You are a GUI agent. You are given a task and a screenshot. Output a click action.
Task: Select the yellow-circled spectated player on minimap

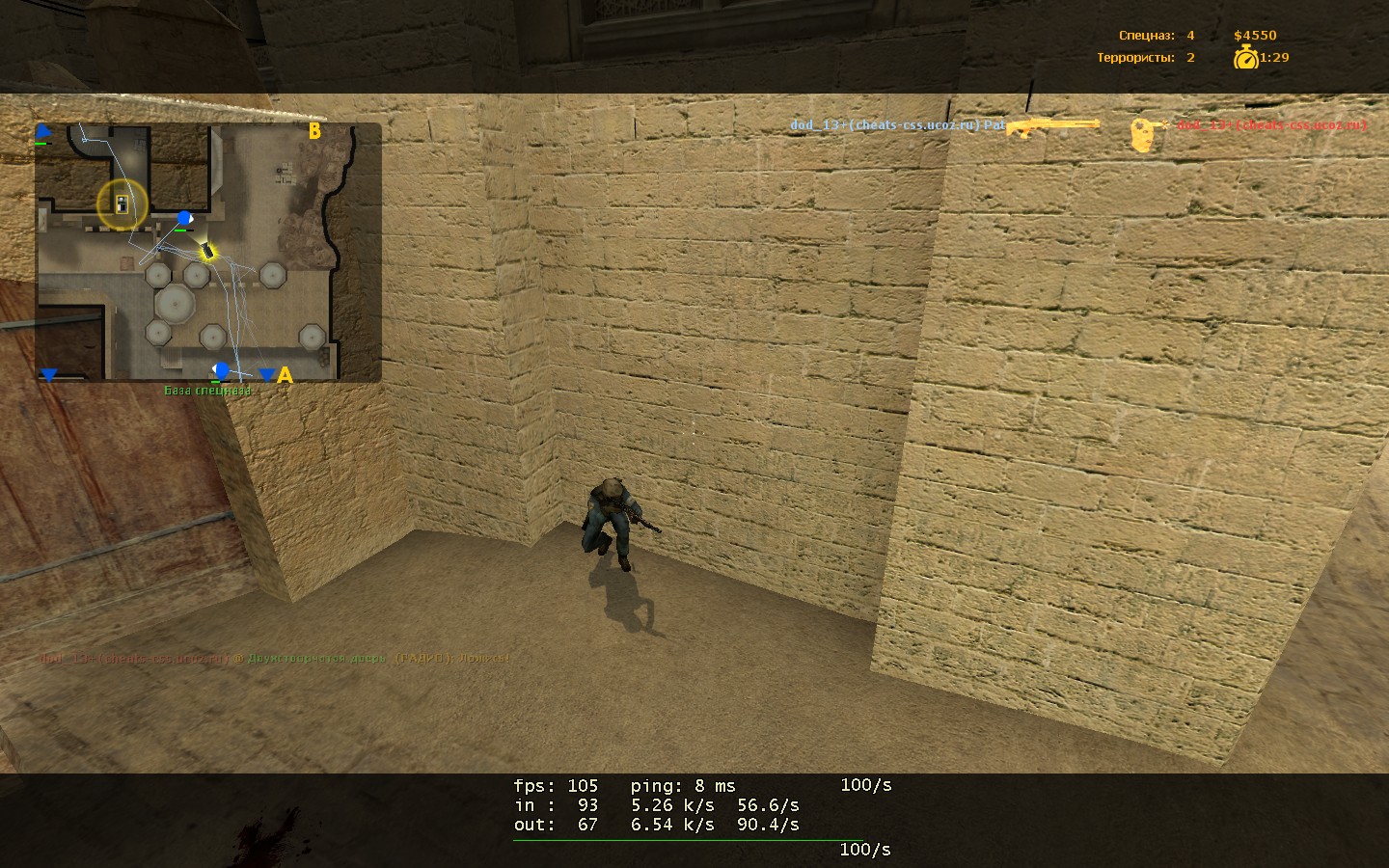click(122, 203)
